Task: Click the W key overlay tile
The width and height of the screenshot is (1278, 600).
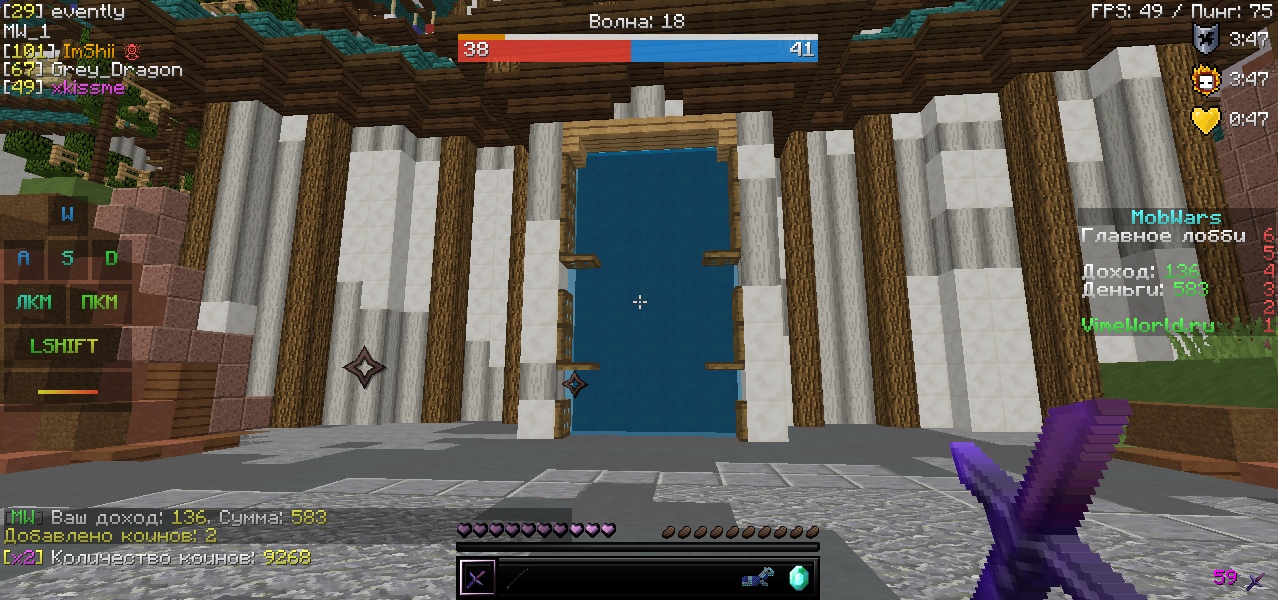Action: click(67, 214)
